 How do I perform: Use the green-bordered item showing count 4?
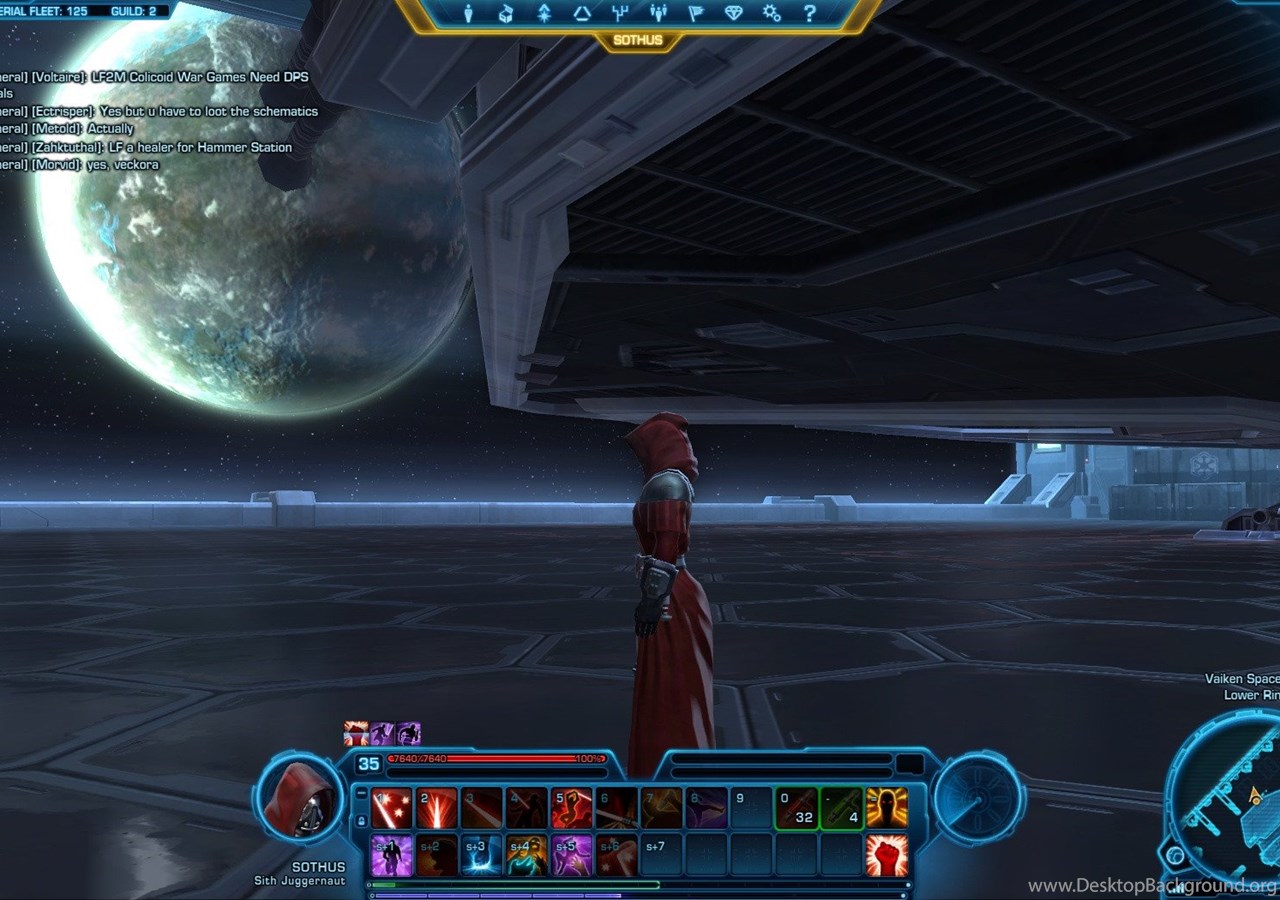pos(841,808)
